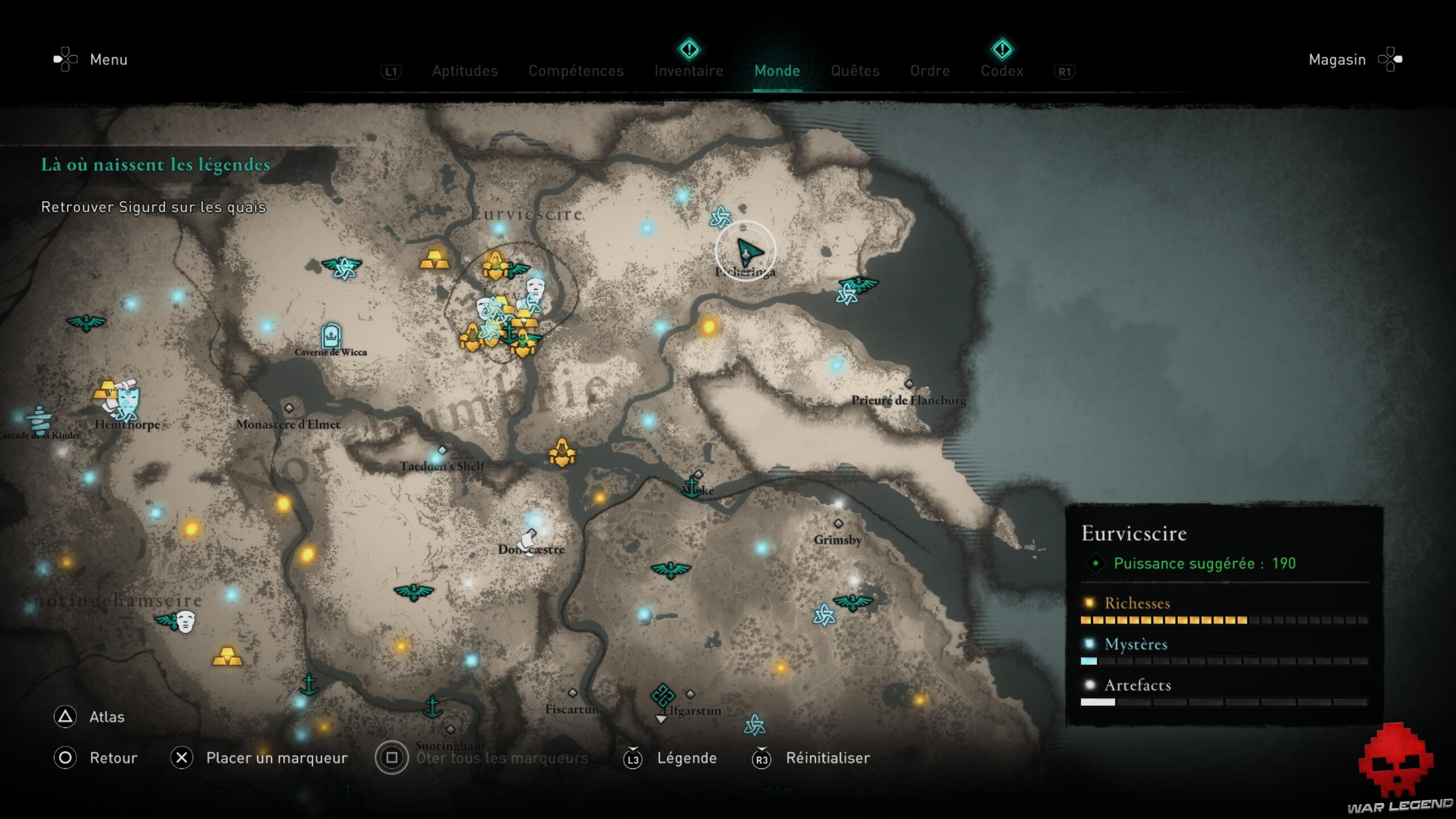Select Placer un marqueur

click(x=276, y=758)
